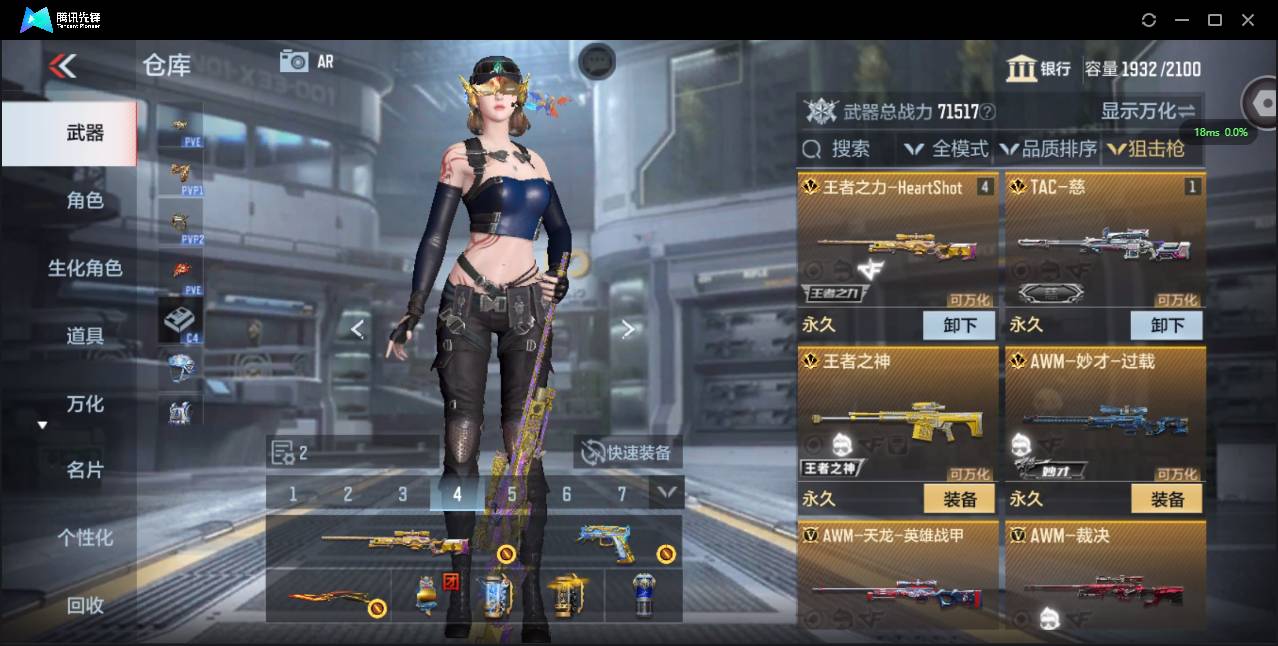Screen dimensions: 1278x646
Task: Unequip the 王者之力-HeartShot with 卸下
Action: (x=959, y=325)
